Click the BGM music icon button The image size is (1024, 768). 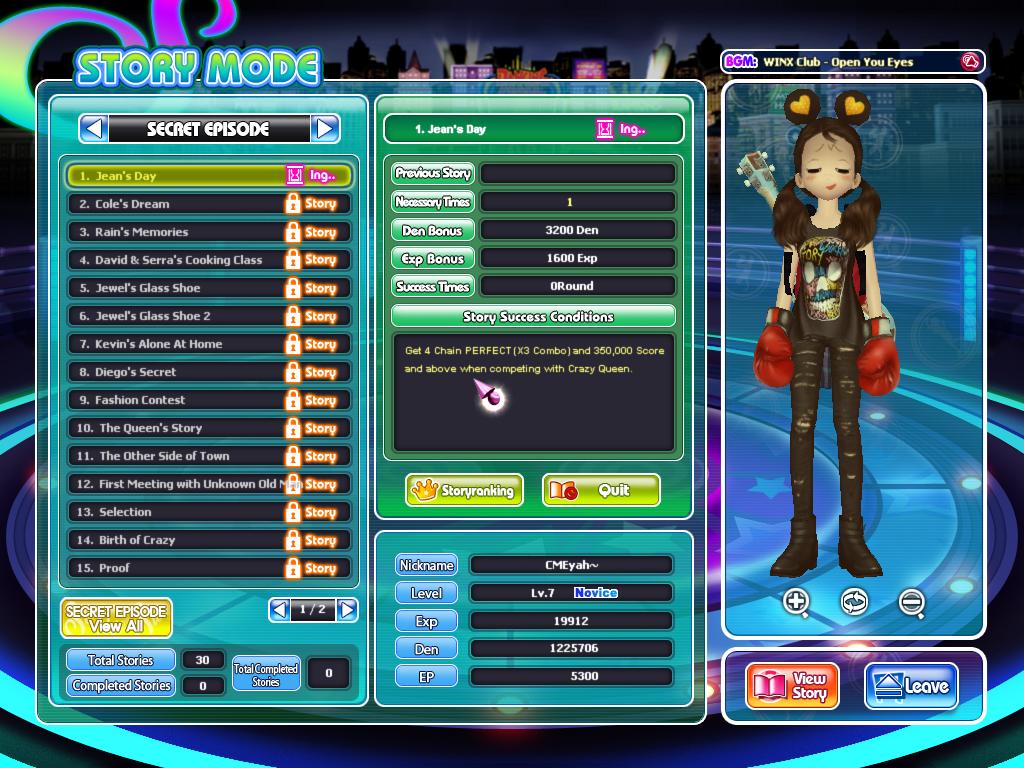pyautogui.click(x=968, y=62)
